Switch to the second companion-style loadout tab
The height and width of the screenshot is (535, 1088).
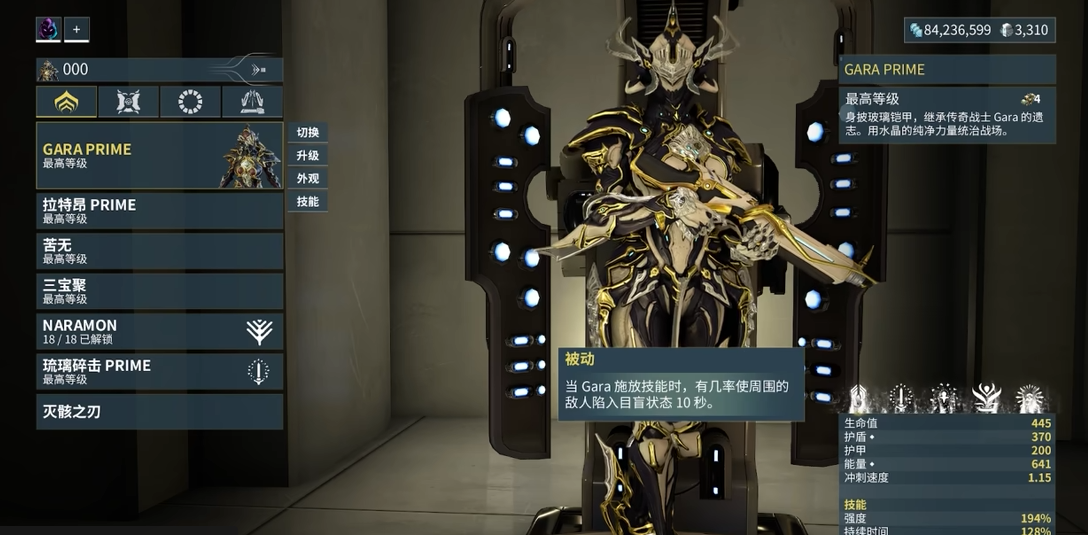point(128,102)
